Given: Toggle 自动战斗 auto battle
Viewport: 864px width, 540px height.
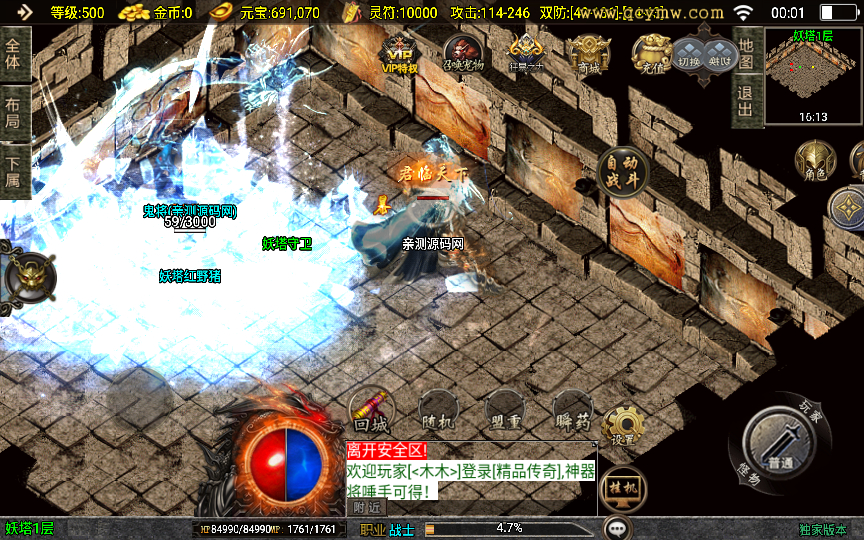Looking at the screenshot, I should point(622,170).
